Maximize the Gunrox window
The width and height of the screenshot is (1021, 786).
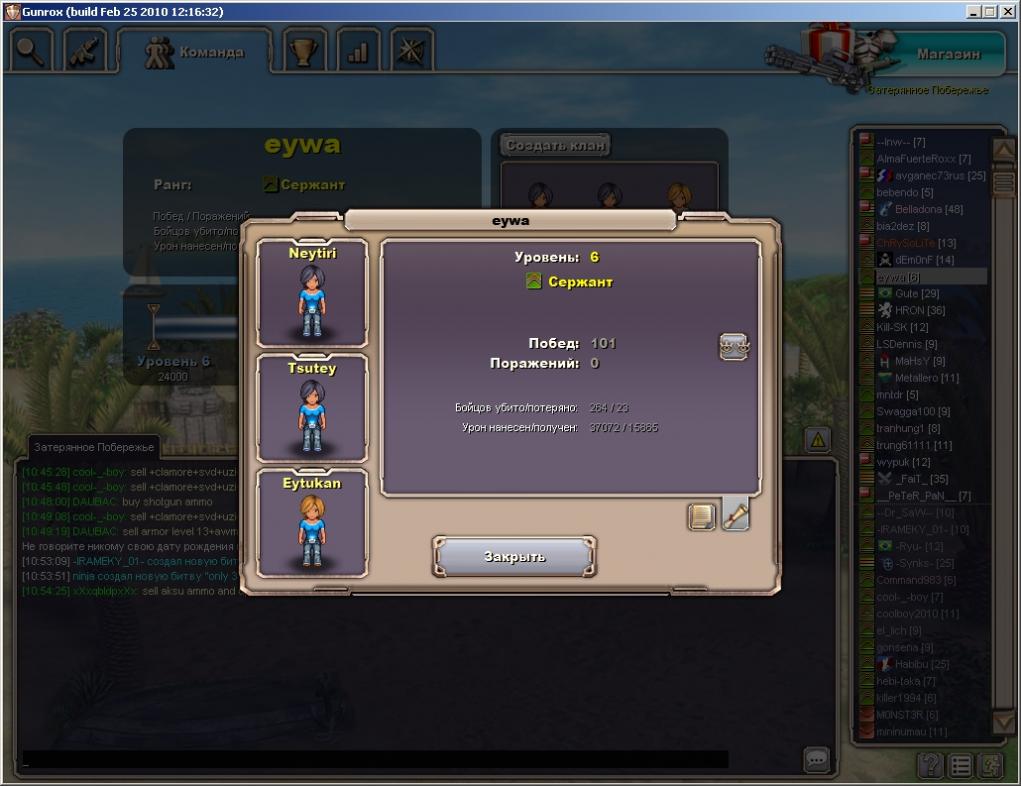click(x=990, y=11)
